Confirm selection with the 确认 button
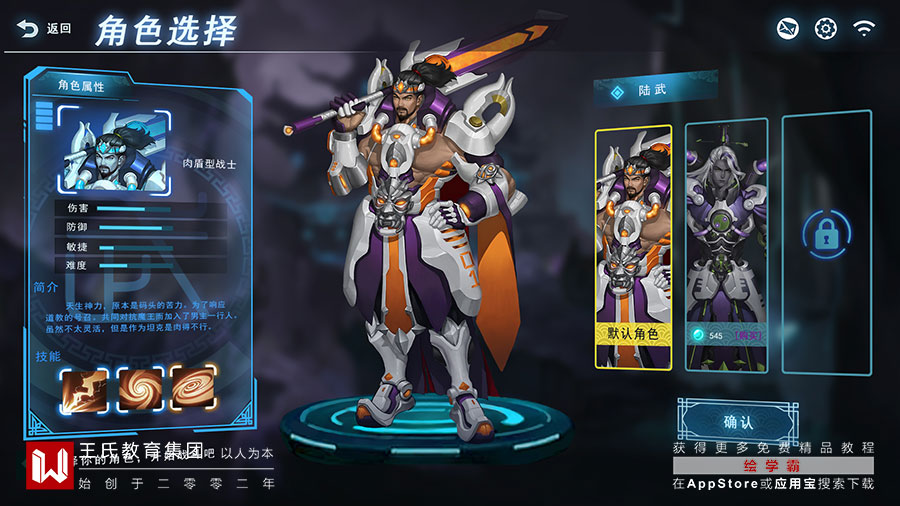Viewport: 900px width, 506px height. [x=737, y=421]
